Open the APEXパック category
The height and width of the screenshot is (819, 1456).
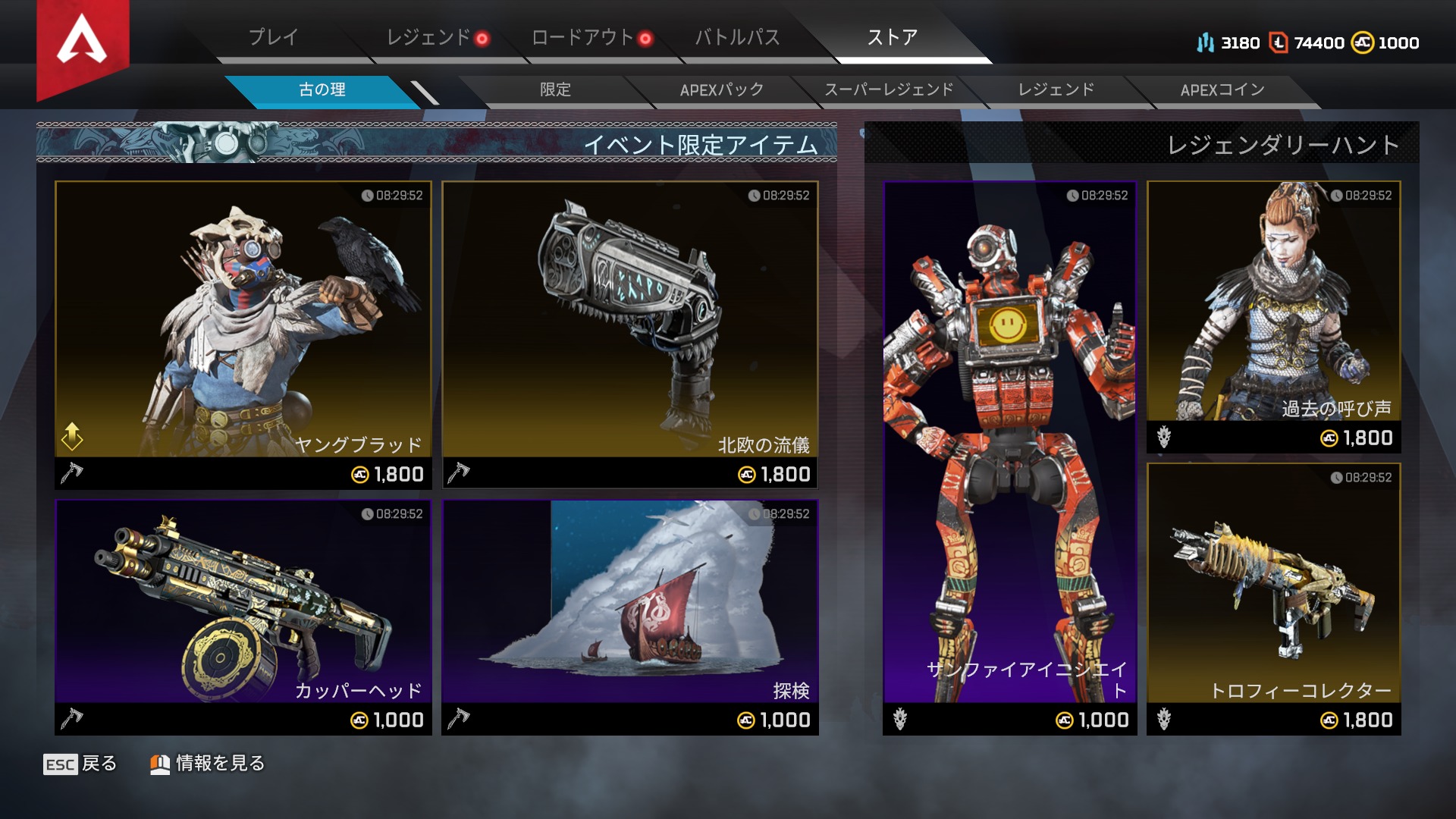click(722, 90)
